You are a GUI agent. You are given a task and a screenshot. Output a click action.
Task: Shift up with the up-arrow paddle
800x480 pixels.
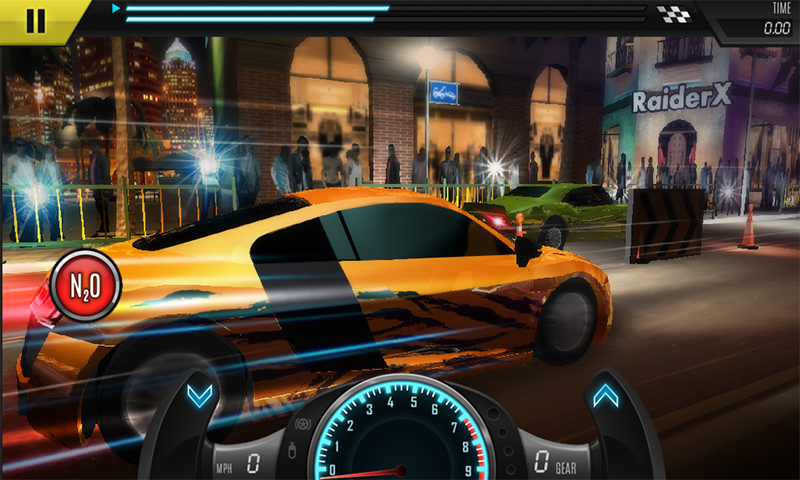point(605,397)
